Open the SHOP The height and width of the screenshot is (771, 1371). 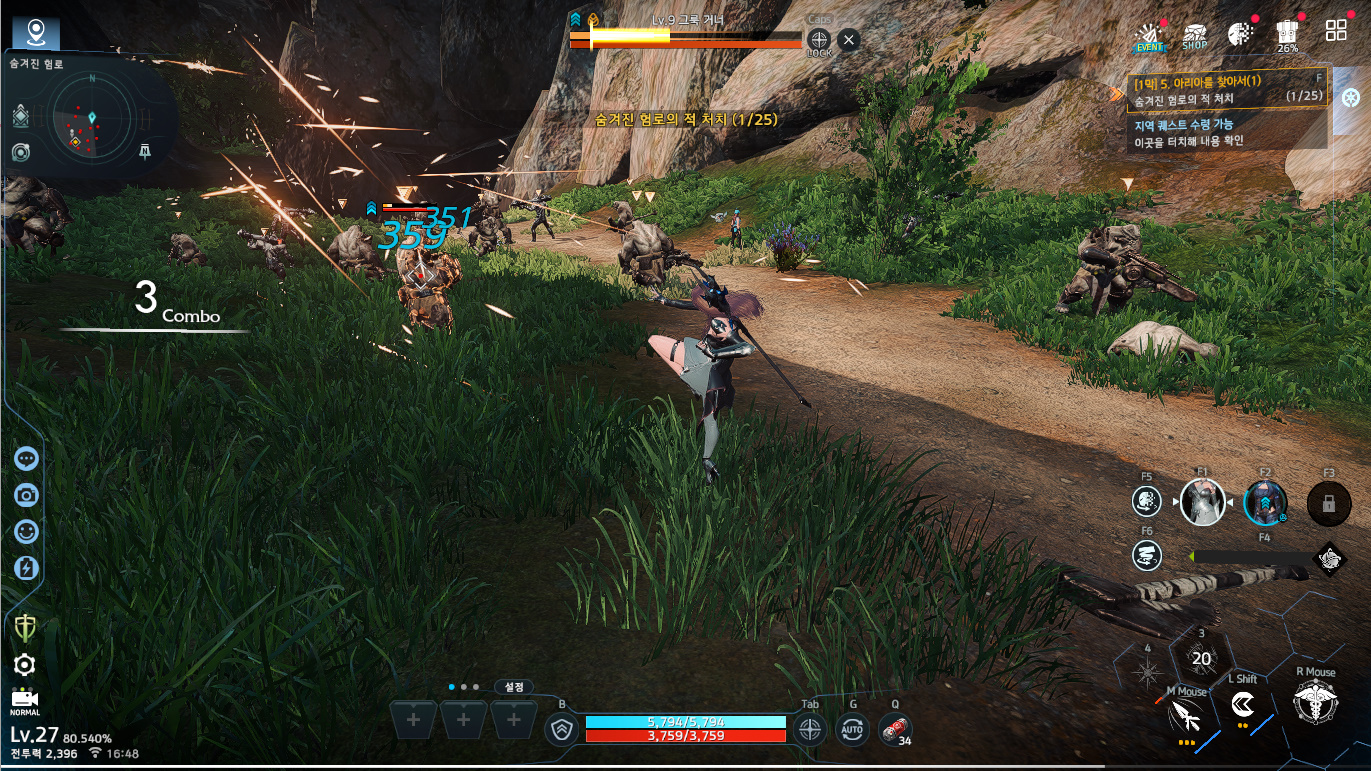click(x=1194, y=35)
